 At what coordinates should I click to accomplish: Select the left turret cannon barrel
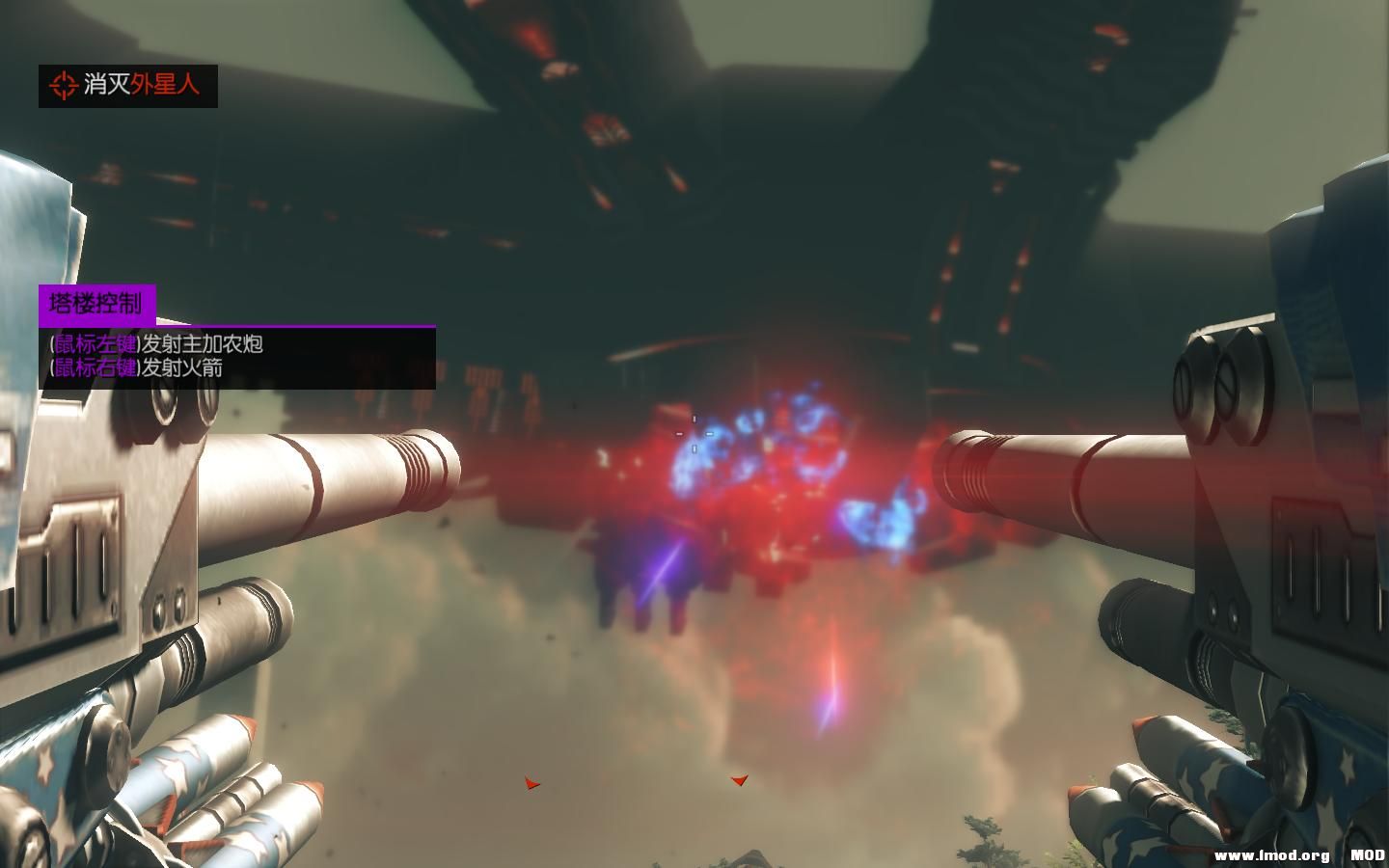point(318,473)
